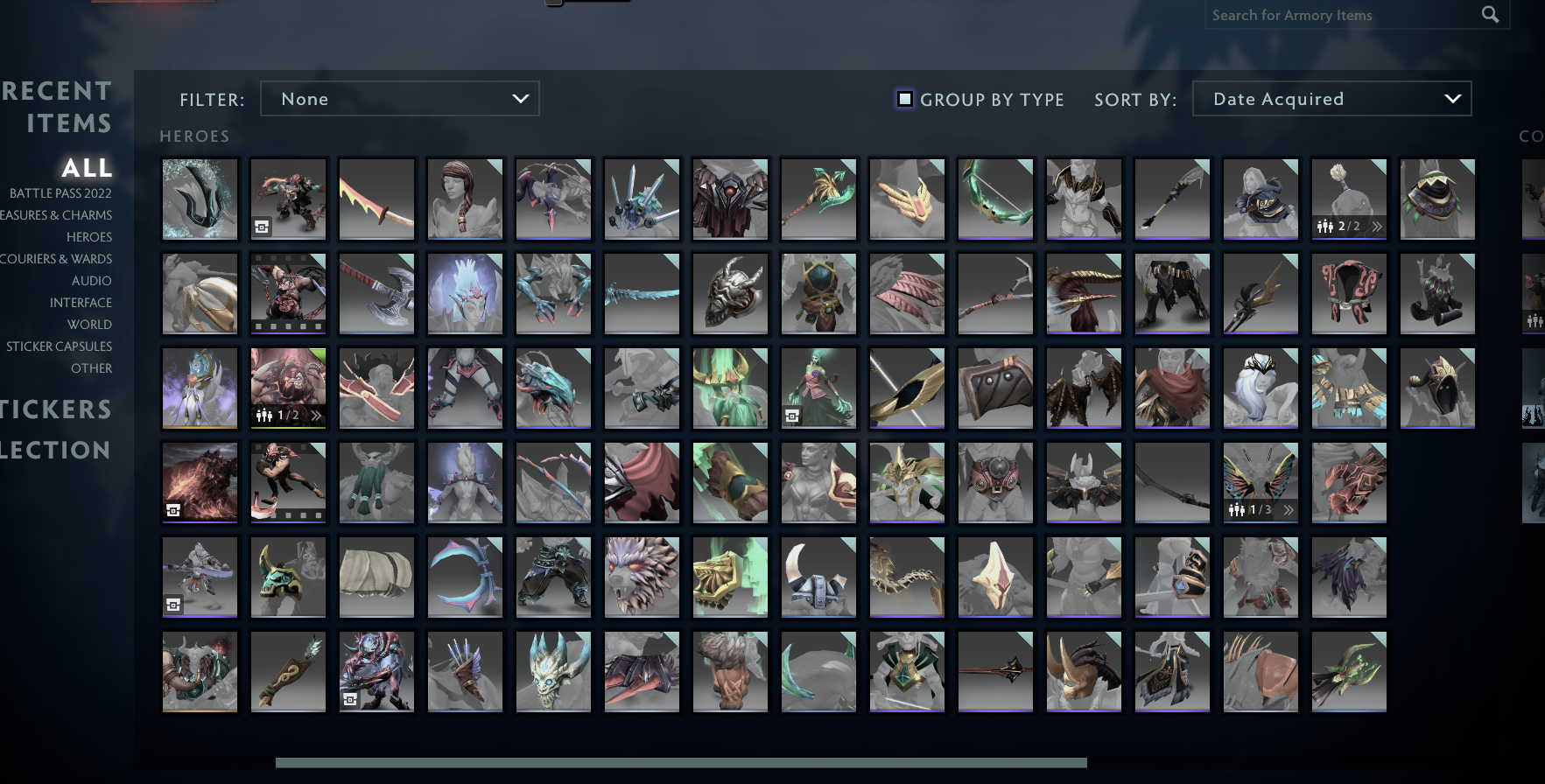Viewport: 1545px width, 784px height.
Task: Open BATTLE PASS 2022 in the sidebar
Action: 61,192
